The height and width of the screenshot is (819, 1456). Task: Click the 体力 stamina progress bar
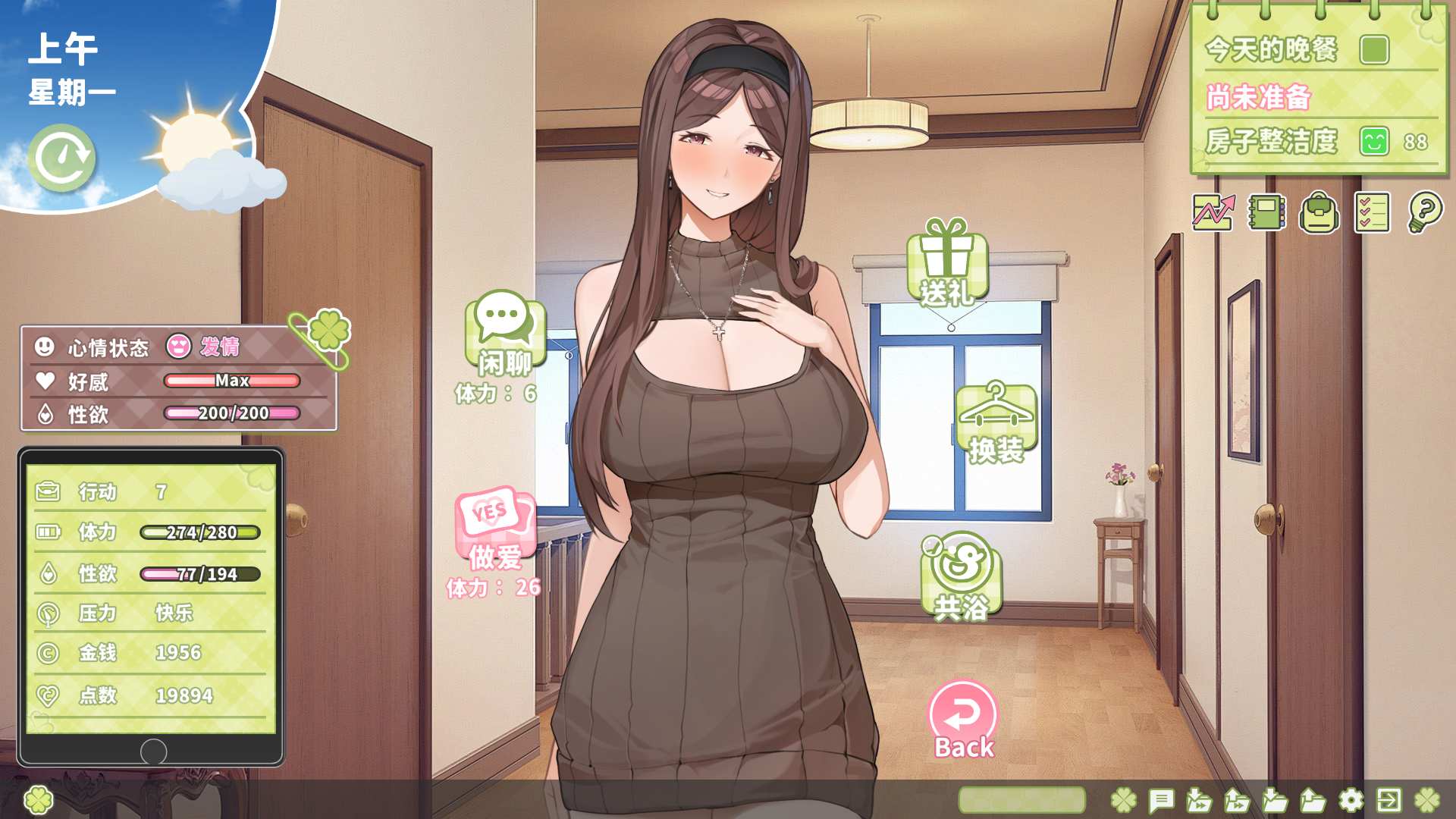(201, 532)
